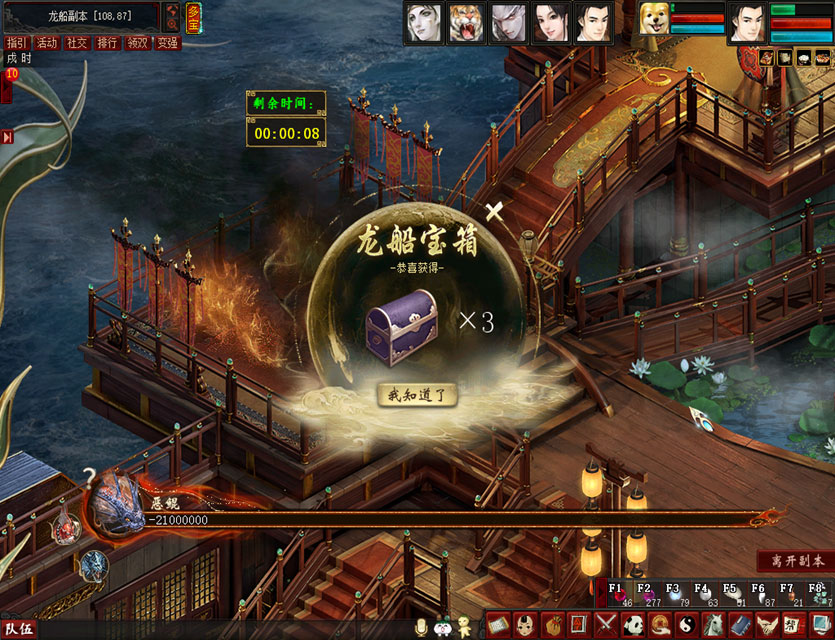
Task: Use the F1 hotkey item slot
Action: (616, 594)
